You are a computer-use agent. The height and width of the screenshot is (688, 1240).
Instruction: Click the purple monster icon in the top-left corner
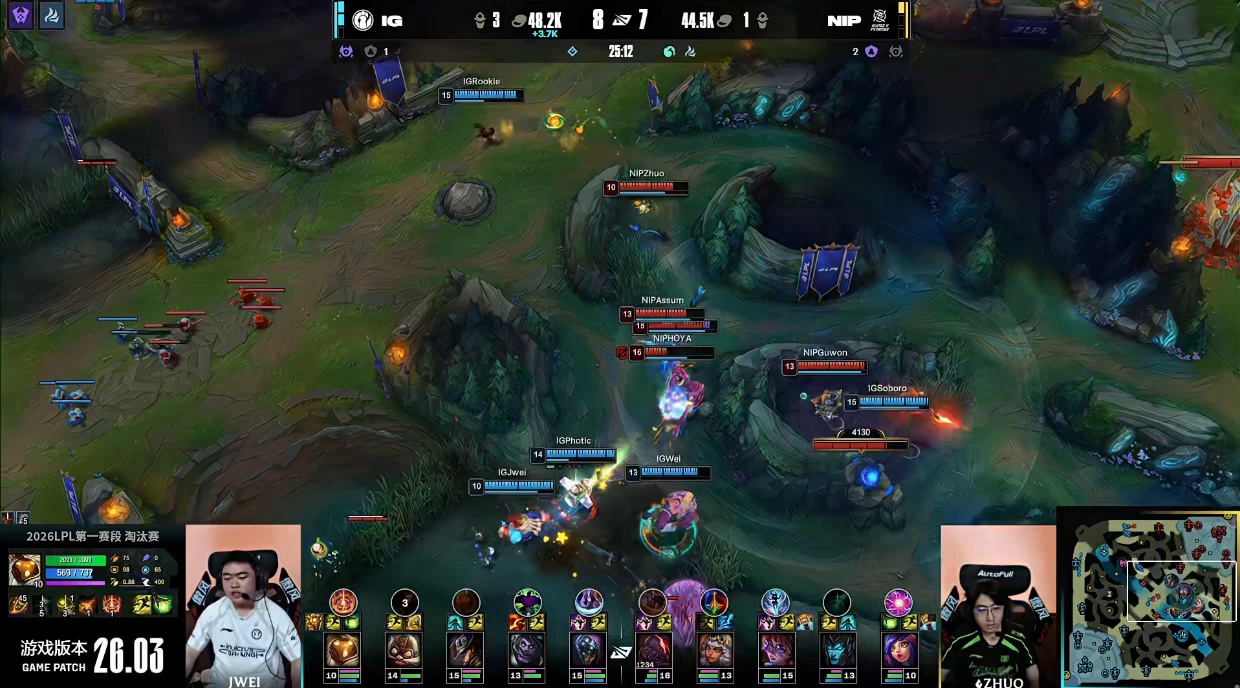21,15
